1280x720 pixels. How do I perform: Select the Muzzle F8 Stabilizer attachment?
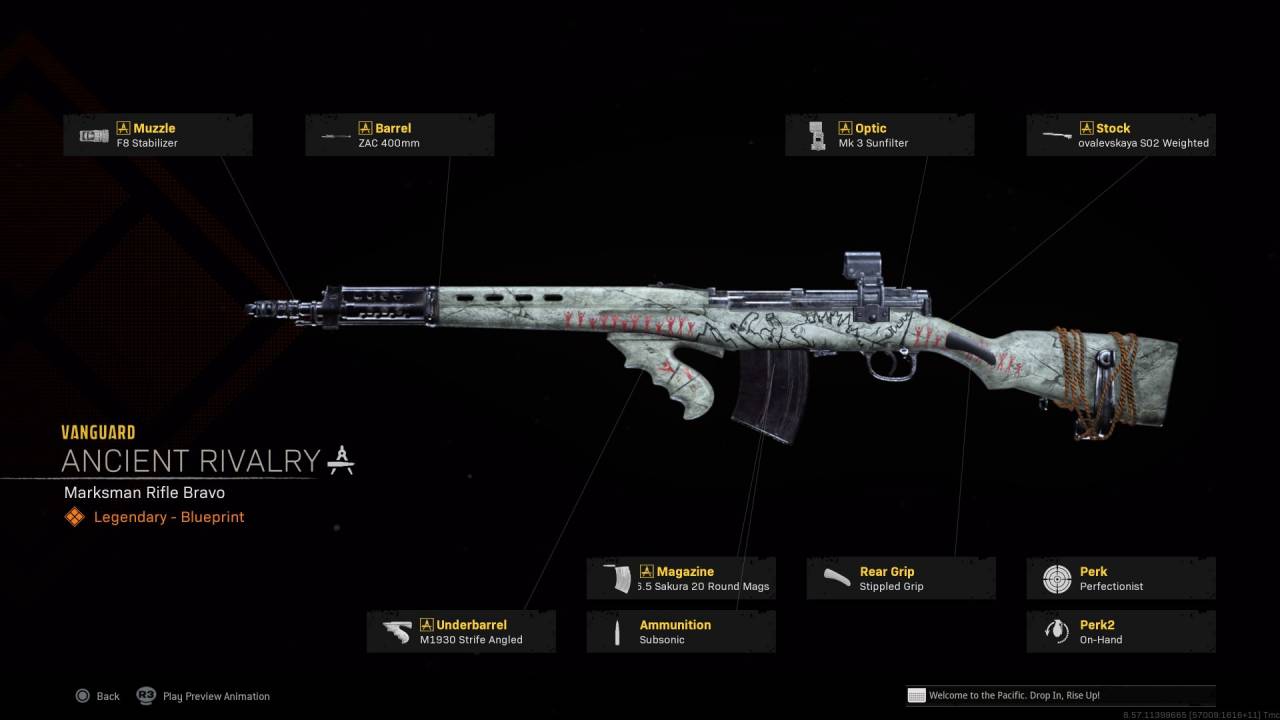[158, 135]
